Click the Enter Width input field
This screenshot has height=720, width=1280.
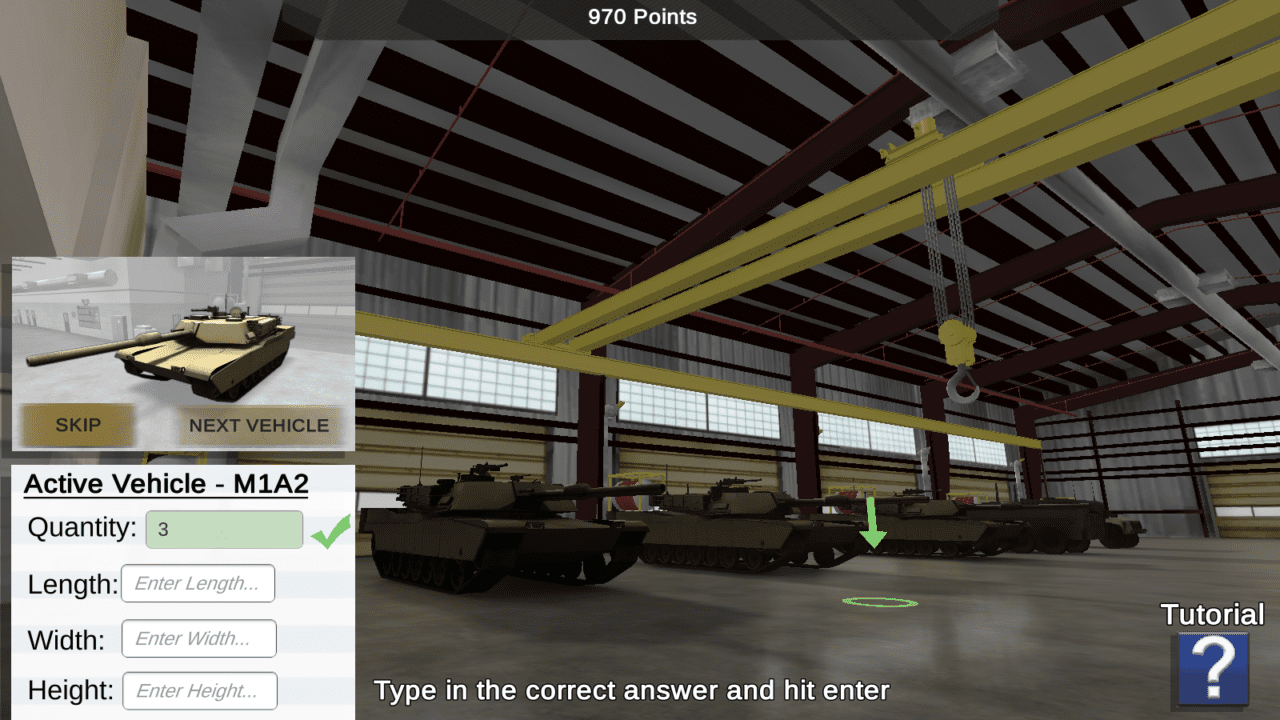[x=198, y=638]
